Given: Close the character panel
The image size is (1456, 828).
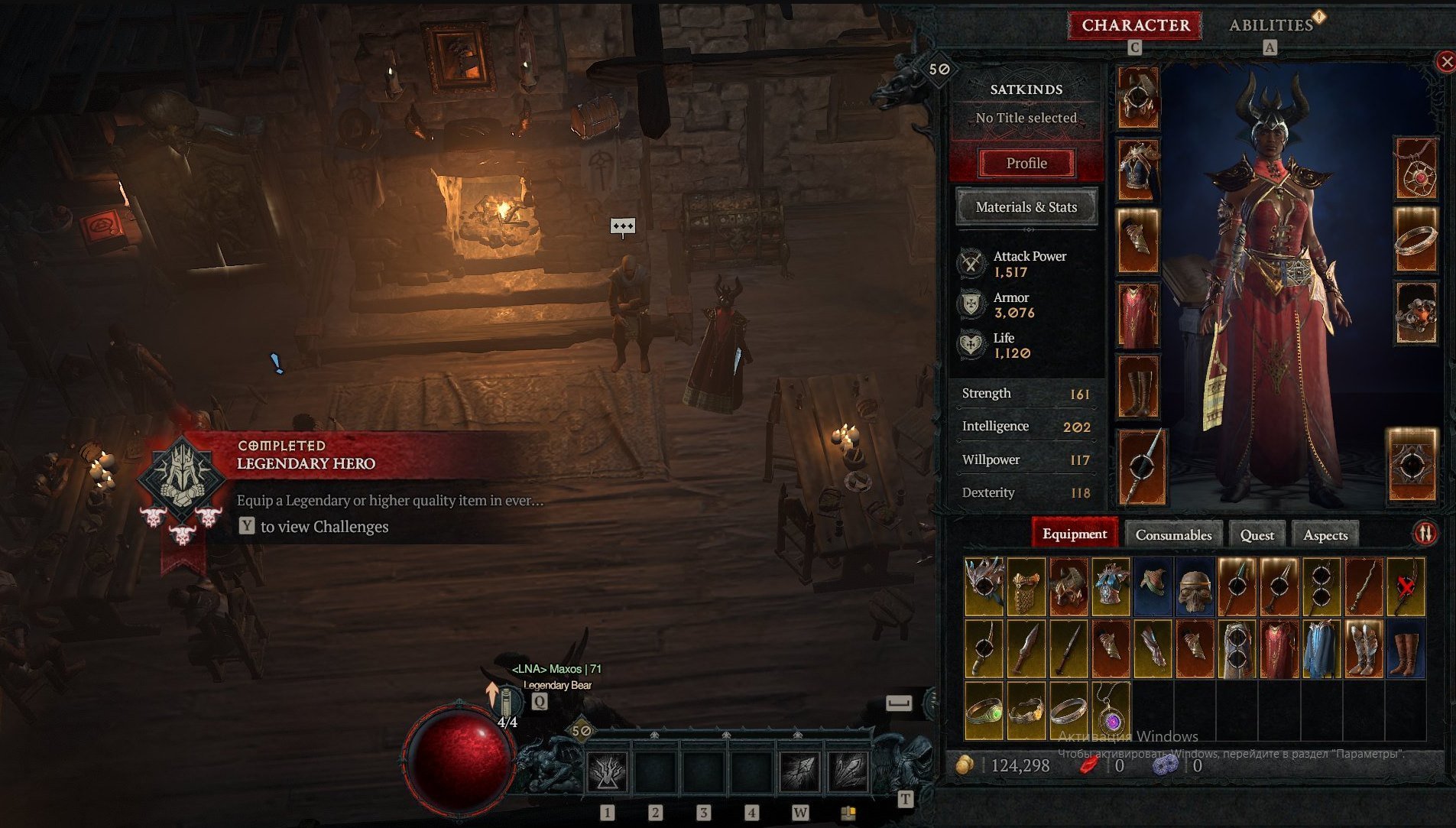Looking at the screenshot, I should tap(1445, 62).
